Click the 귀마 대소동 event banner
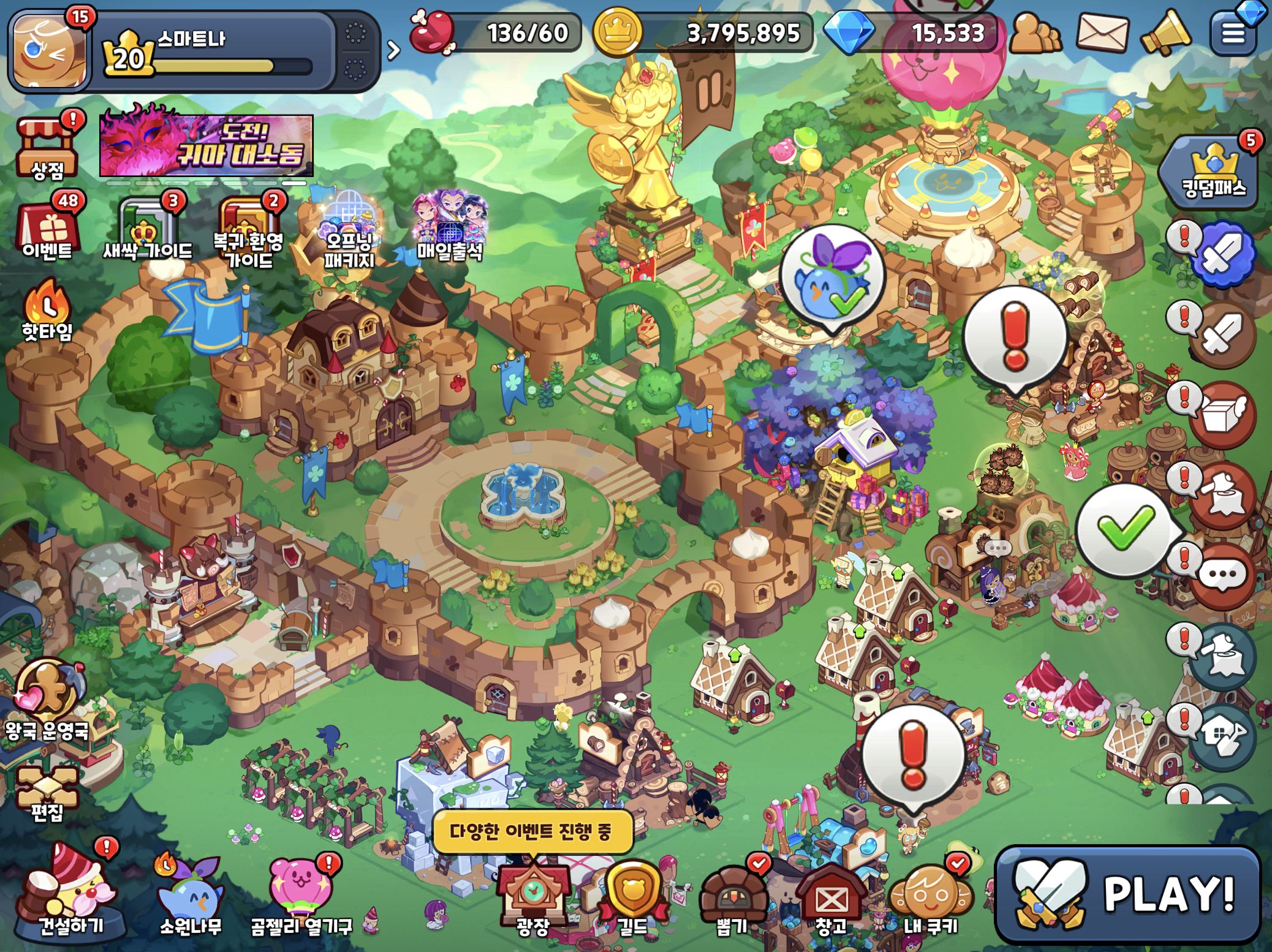This screenshot has width=1272, height=952. click(x=206, y=146)
